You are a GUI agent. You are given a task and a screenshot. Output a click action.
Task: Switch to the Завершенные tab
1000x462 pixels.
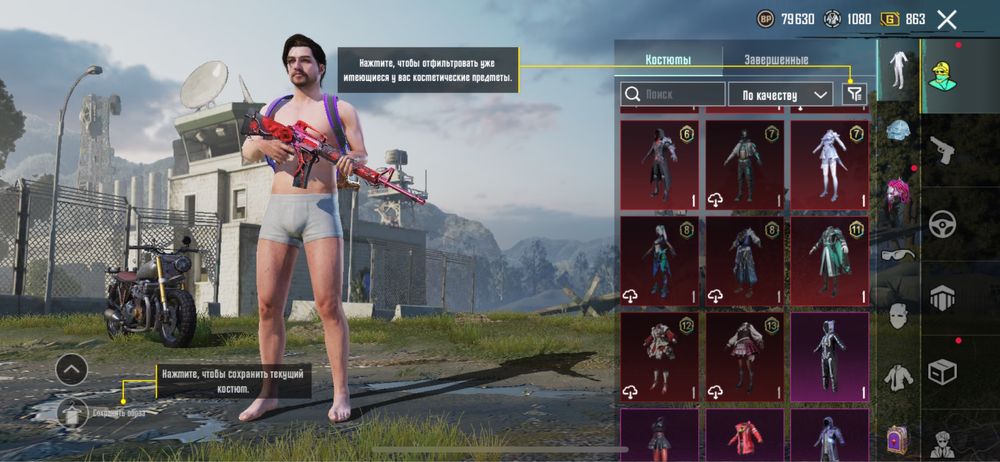(x=777, y=59)
